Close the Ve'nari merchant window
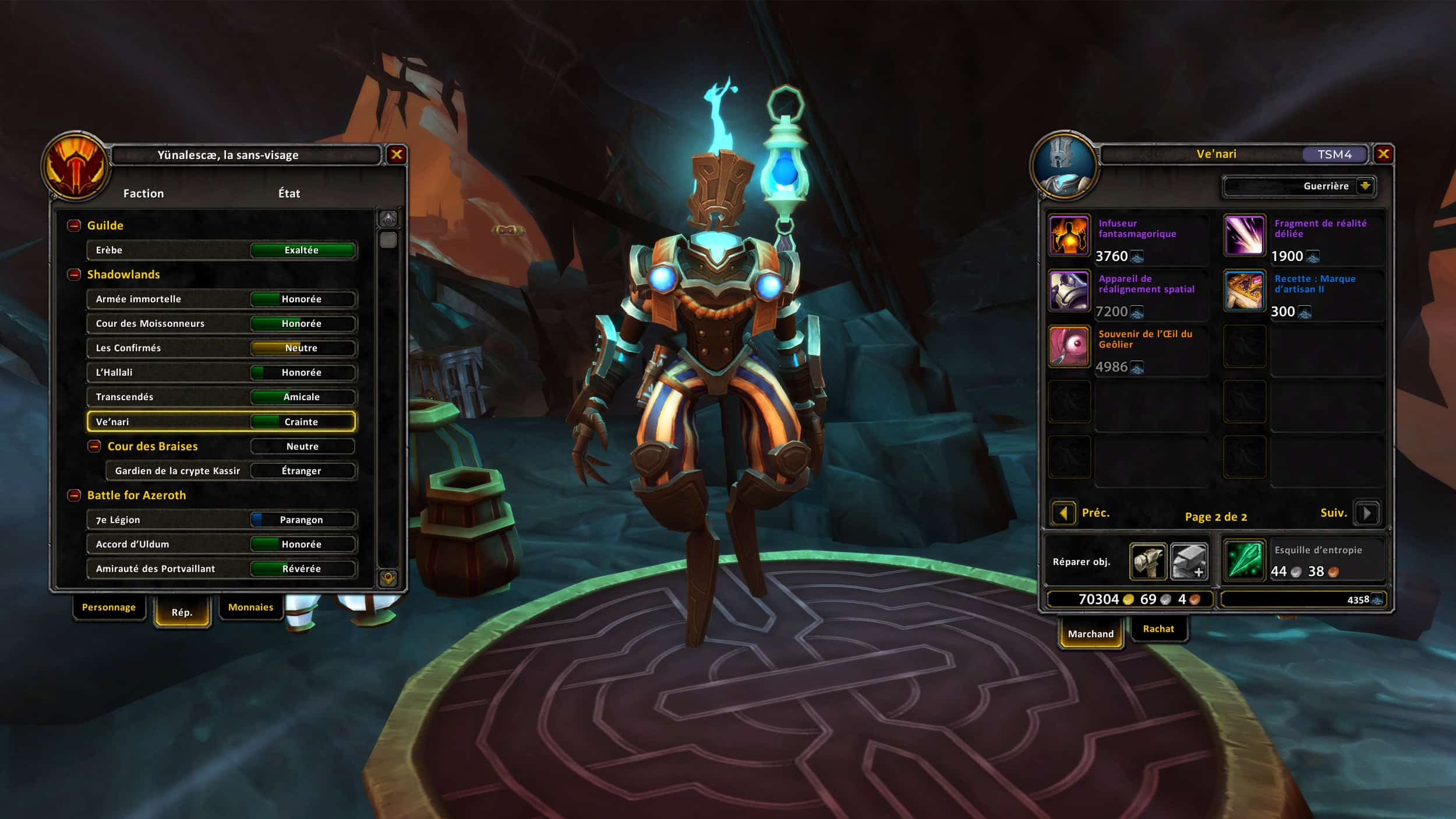 [x=1383, y=154]
